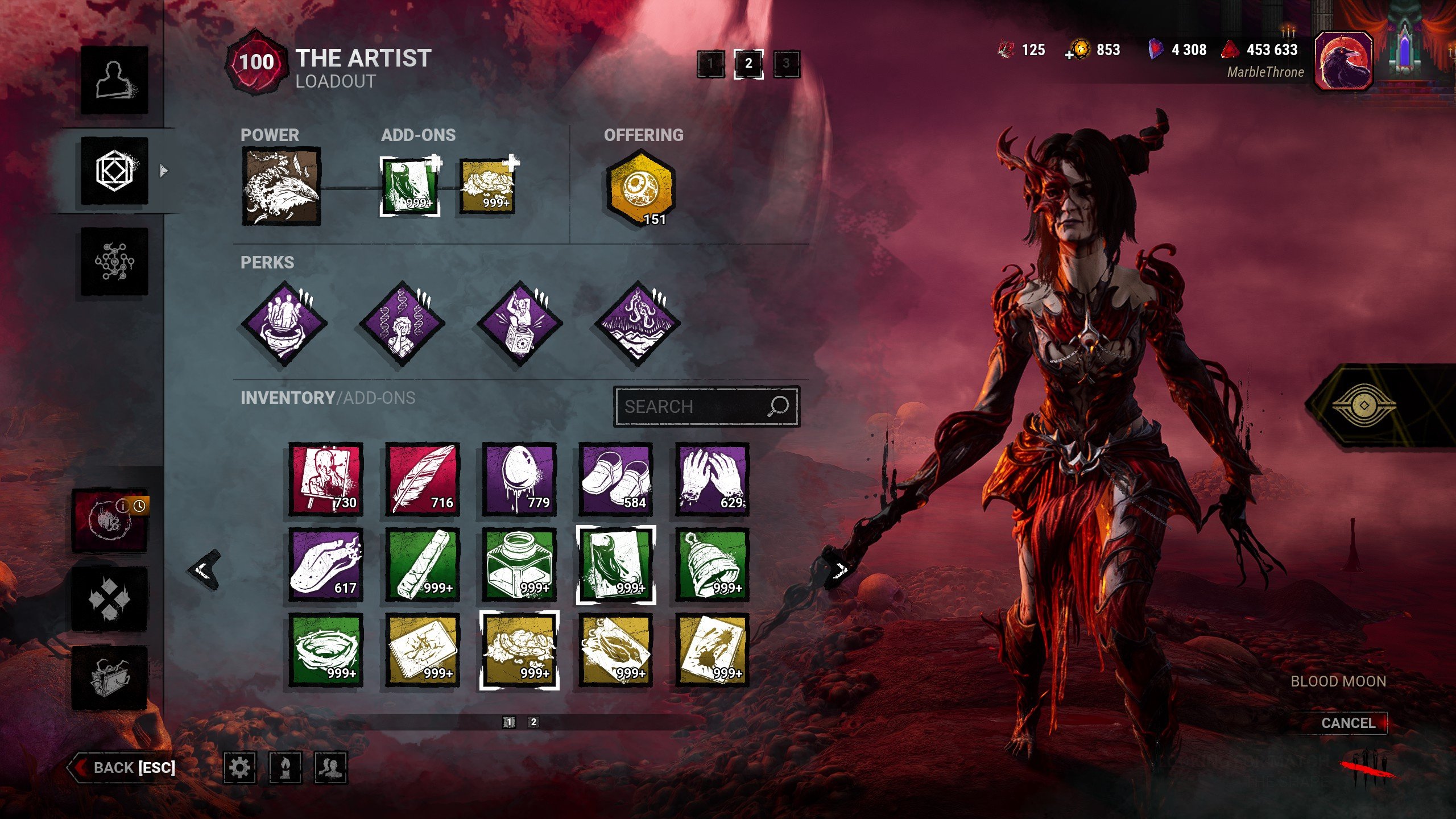The image size is (1456, 819).
Task: Click the Artist's crow power icon
Action: [x=281, y=186]
